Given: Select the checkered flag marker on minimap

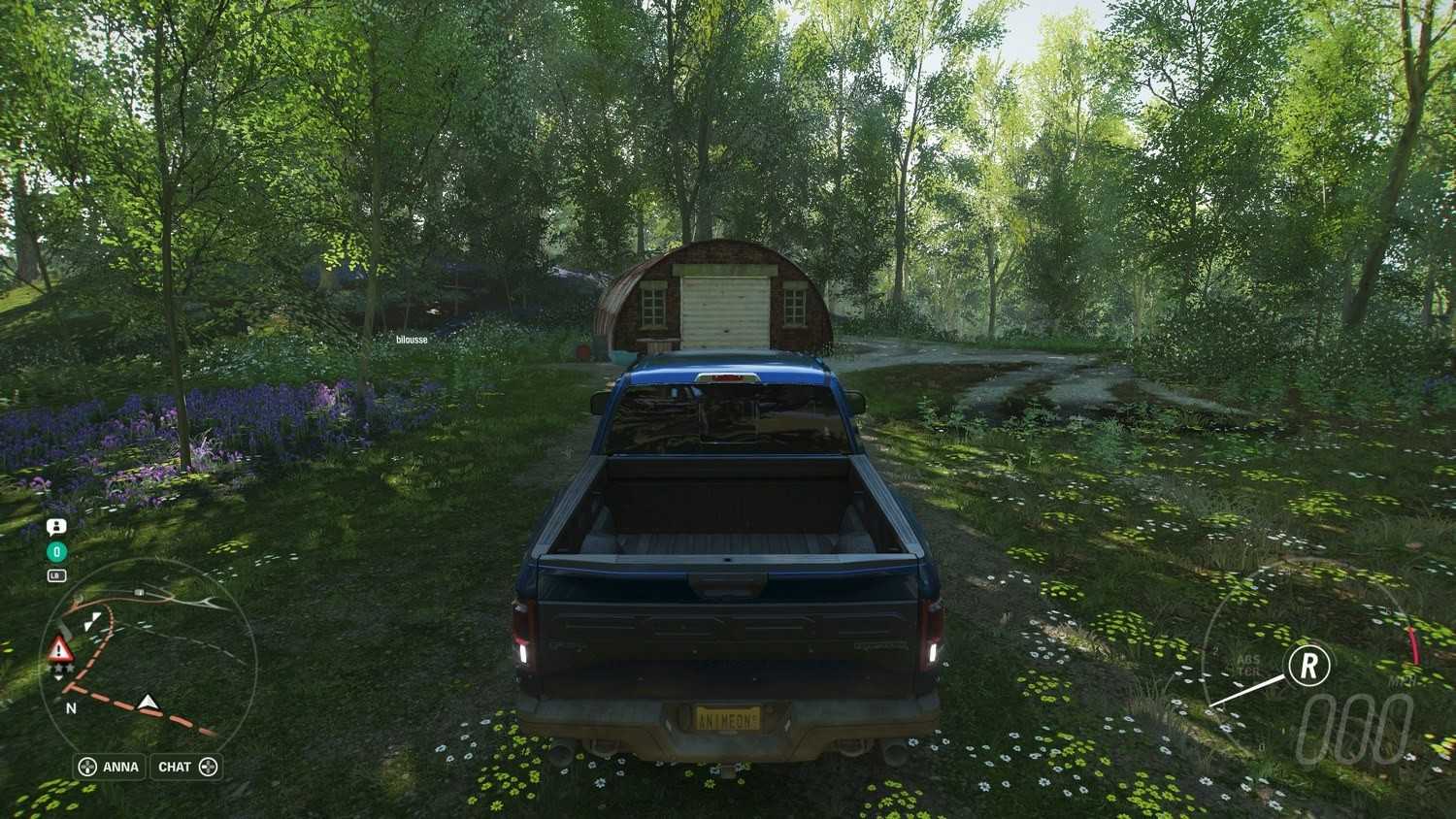Looking at the screenshot, I should (92, 621).
